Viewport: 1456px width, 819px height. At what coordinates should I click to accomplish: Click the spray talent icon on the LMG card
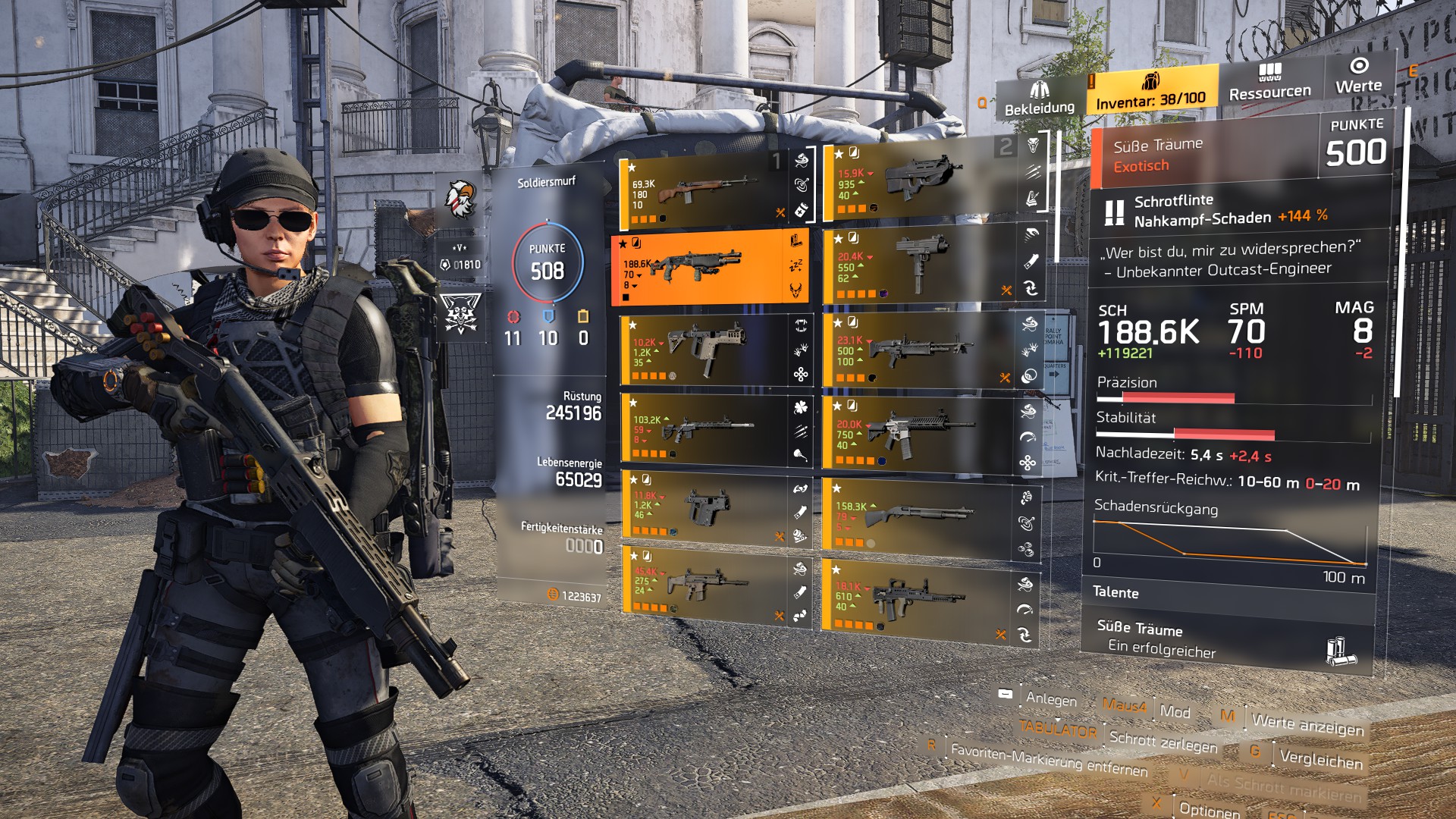click(1029, 348)
